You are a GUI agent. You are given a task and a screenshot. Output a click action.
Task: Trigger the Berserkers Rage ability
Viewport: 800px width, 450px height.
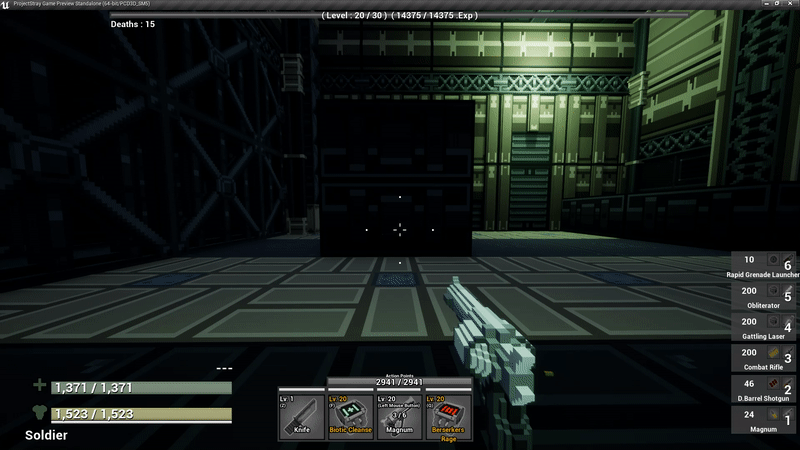(x=449, y=415)
